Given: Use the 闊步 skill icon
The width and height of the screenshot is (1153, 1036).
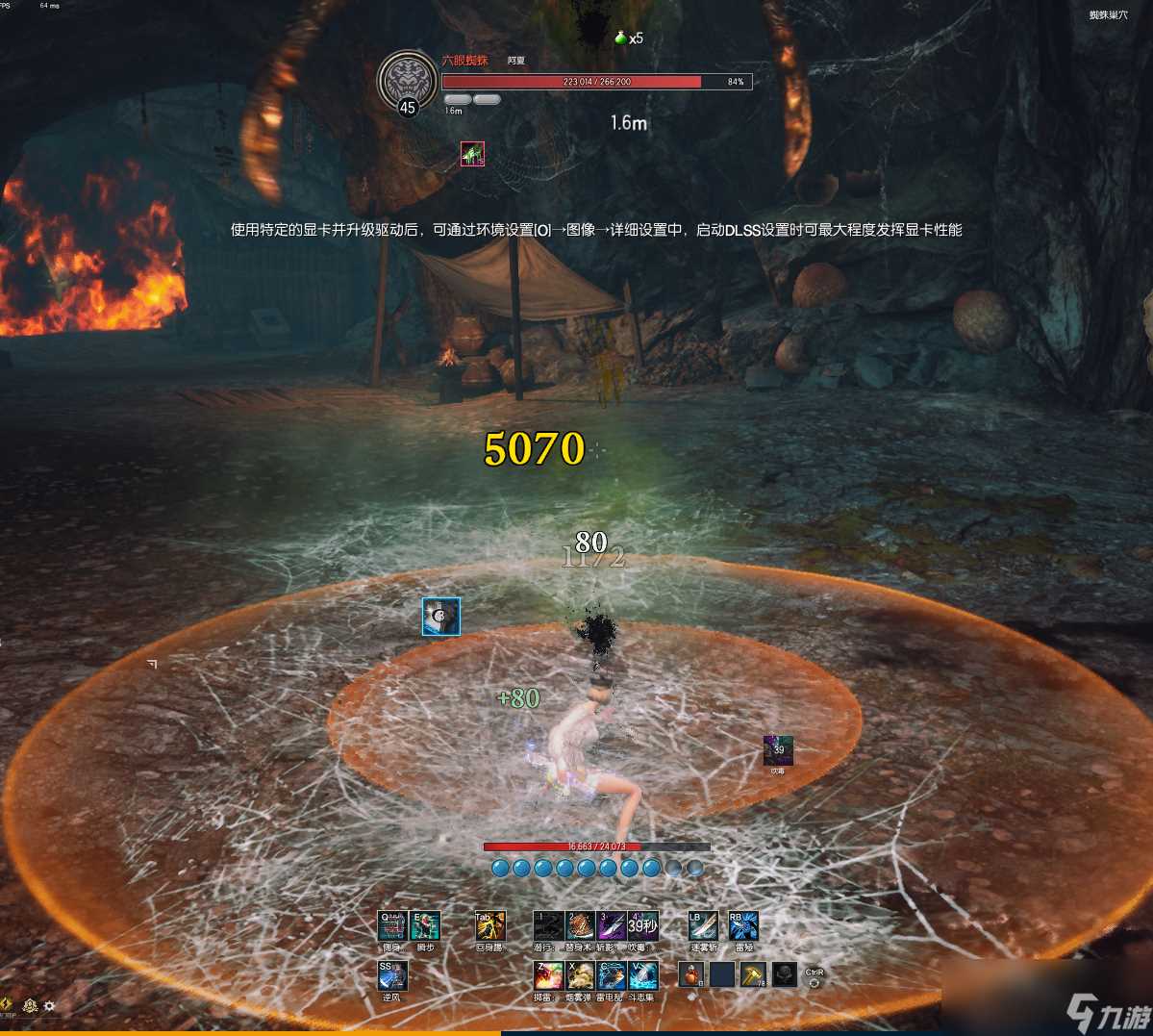Looking at the screenshot, I should (x=425, y=926).
